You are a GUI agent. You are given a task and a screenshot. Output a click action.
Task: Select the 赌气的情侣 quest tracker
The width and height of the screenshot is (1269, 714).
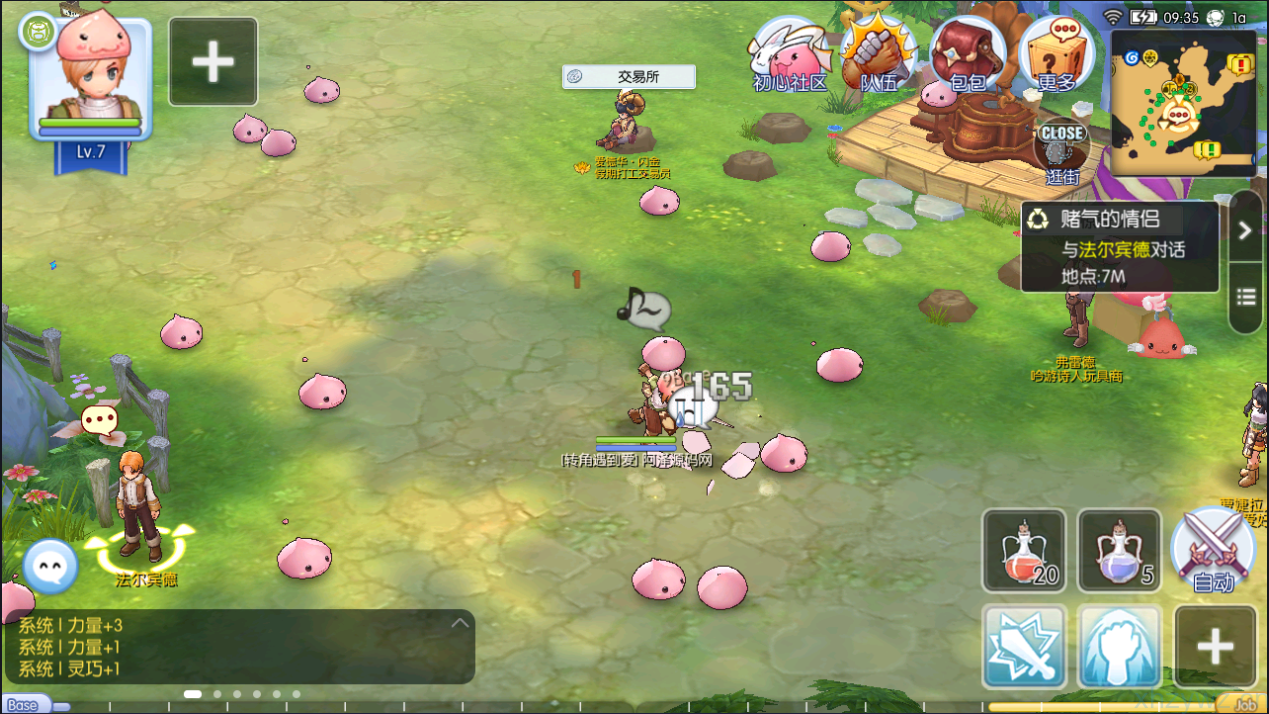point(1120,246)
